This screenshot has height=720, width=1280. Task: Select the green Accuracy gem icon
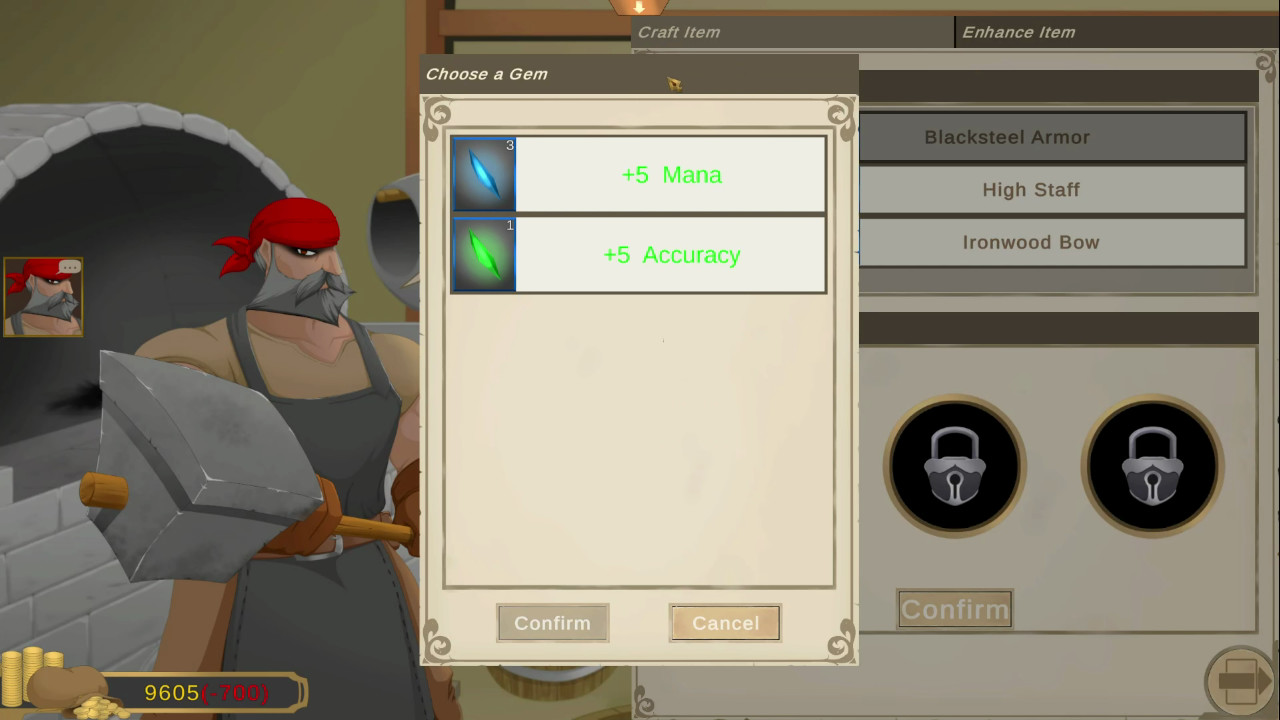tap(484, 255)
